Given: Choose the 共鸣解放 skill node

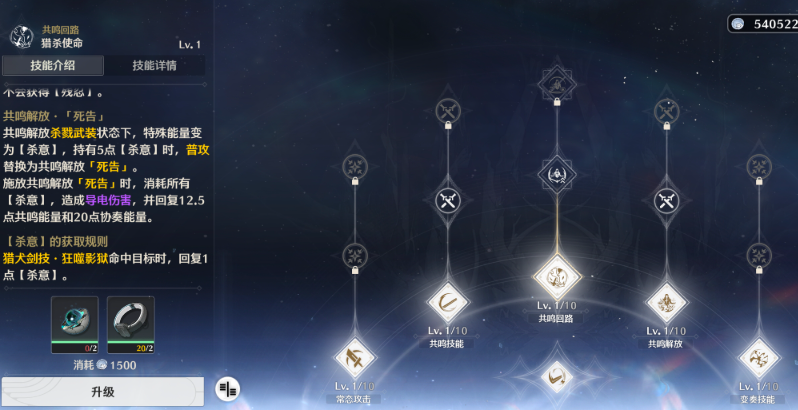Looking at the screenshot, I should [x=666, y=301].
